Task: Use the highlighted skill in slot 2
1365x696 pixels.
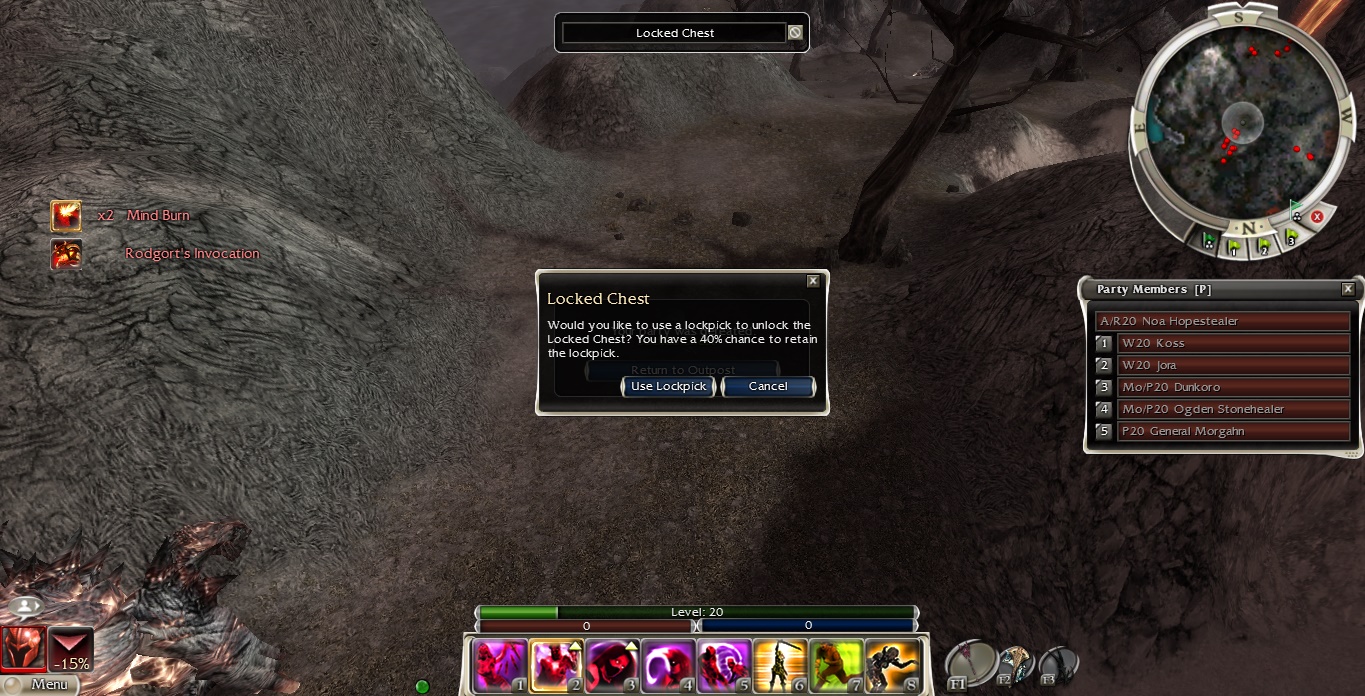Action: pyautogui.click(x=556, y=665)
